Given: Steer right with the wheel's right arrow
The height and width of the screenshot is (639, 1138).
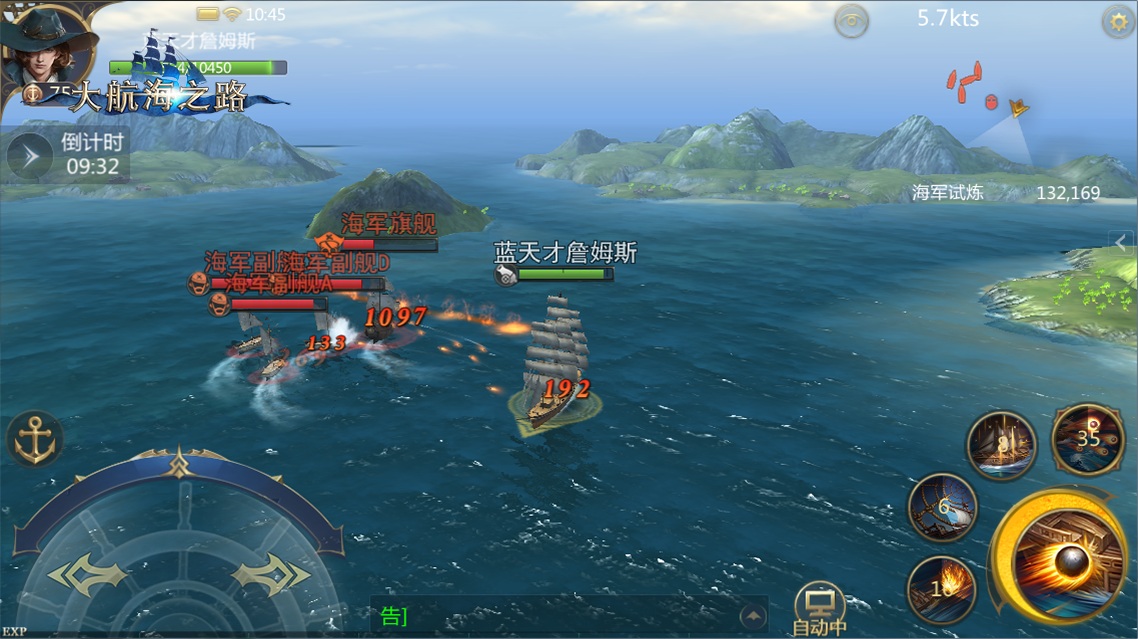Looking at the screenshot, I should tap(271, 576).
